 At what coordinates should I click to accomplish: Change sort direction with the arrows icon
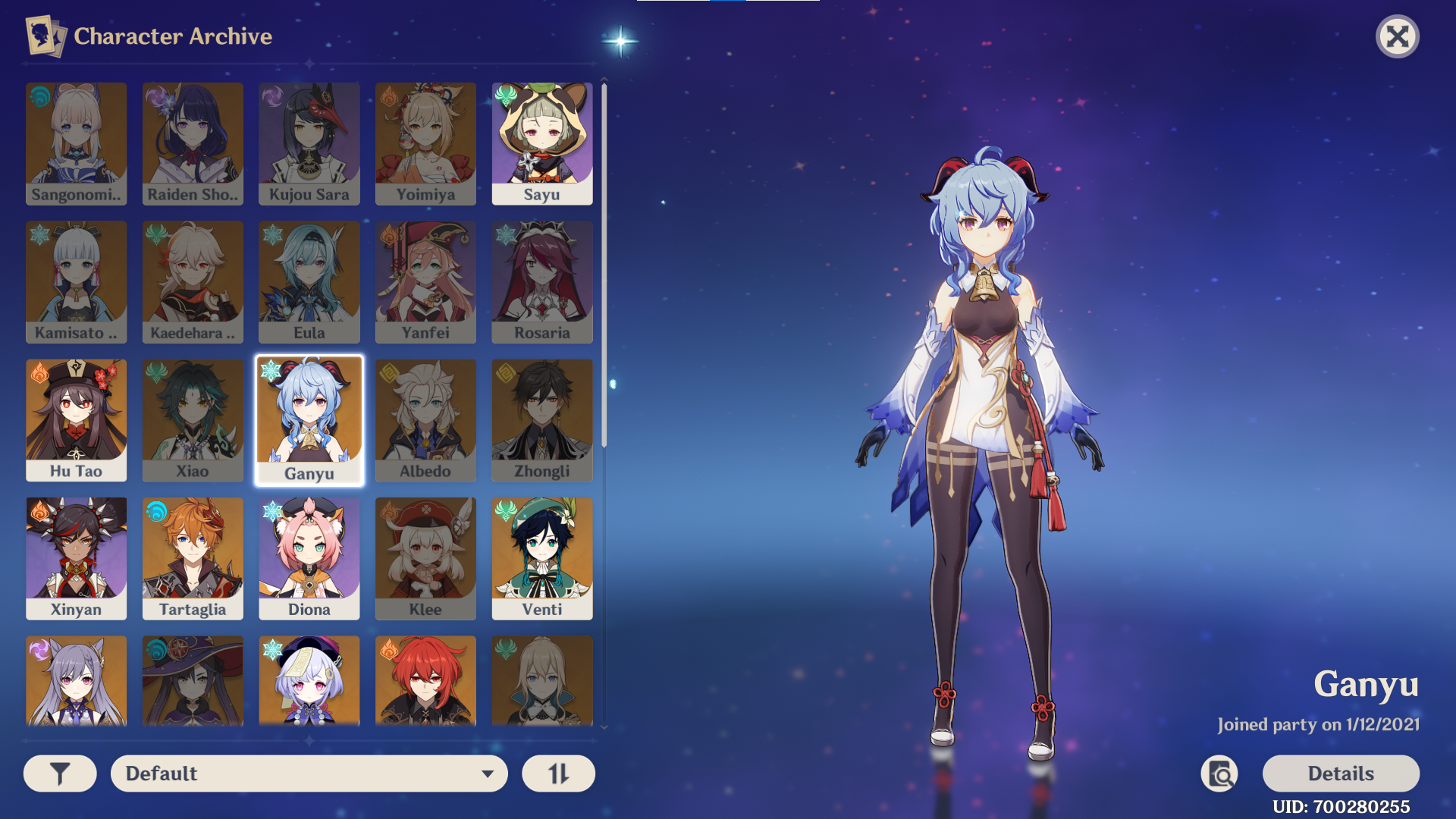(558, 773)
